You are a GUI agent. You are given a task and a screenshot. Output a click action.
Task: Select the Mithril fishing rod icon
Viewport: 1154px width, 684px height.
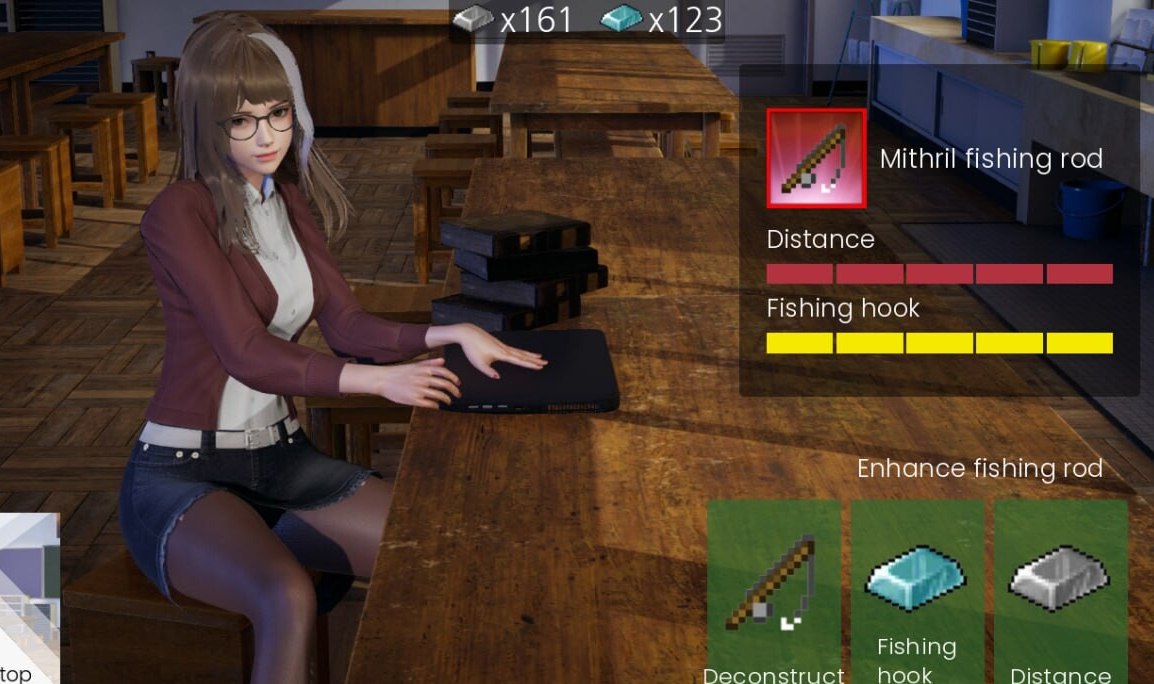(816, 158)
